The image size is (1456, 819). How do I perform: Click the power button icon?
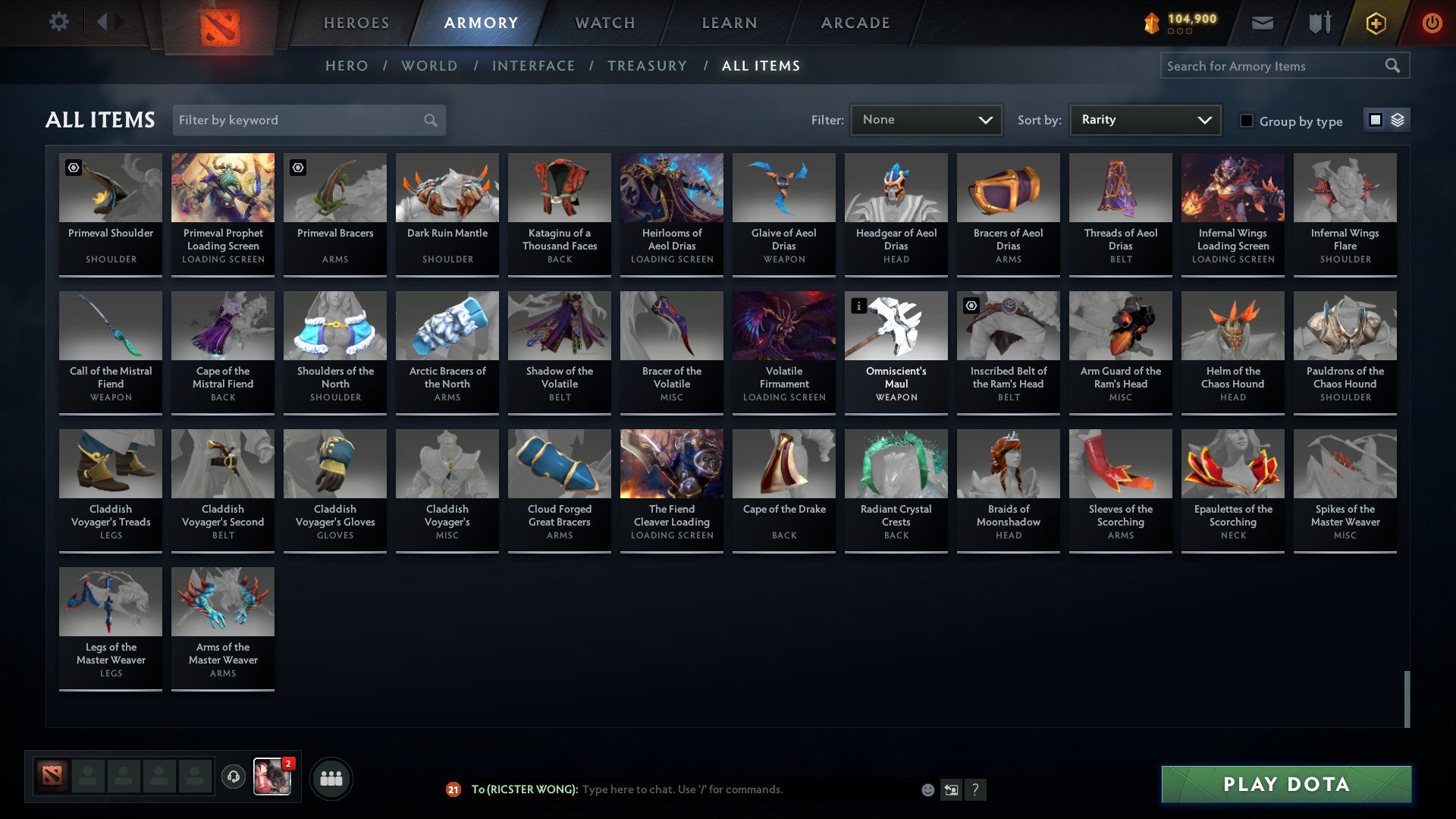point(1432,23)
